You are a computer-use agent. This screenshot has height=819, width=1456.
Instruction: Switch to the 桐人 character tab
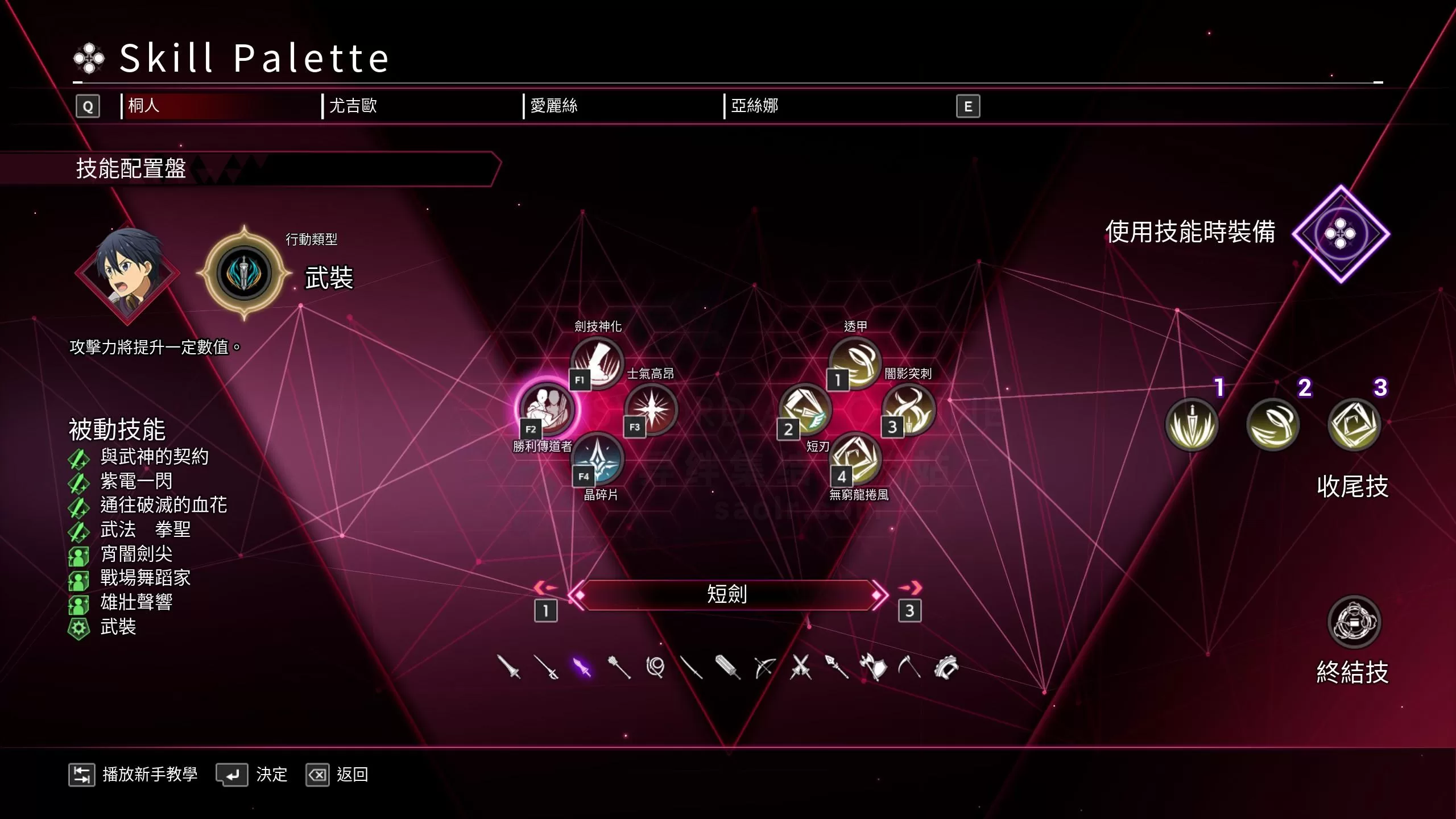[x=144, y=106]
